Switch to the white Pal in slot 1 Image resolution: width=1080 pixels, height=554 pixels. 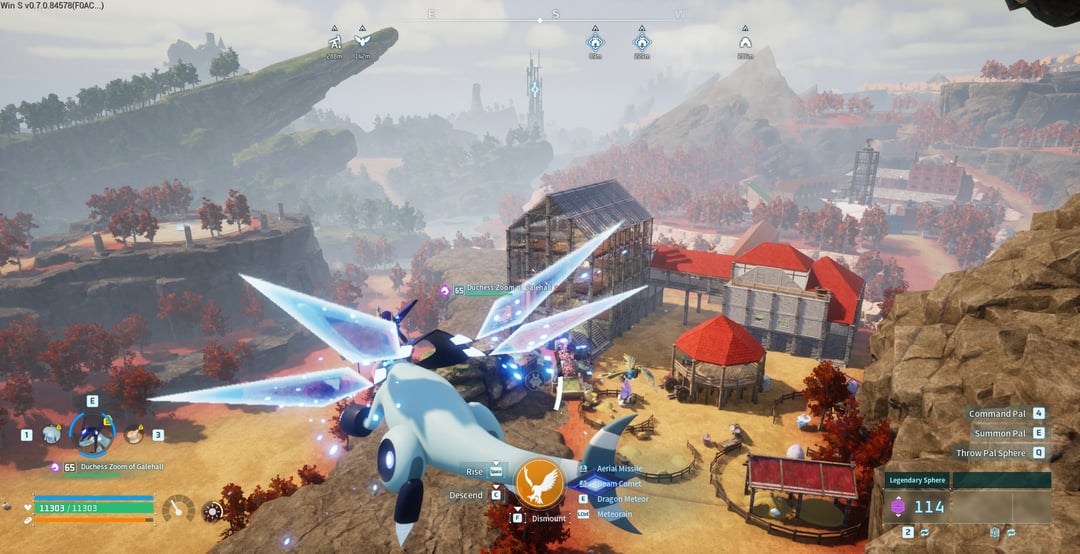click(x=51, y=435)
